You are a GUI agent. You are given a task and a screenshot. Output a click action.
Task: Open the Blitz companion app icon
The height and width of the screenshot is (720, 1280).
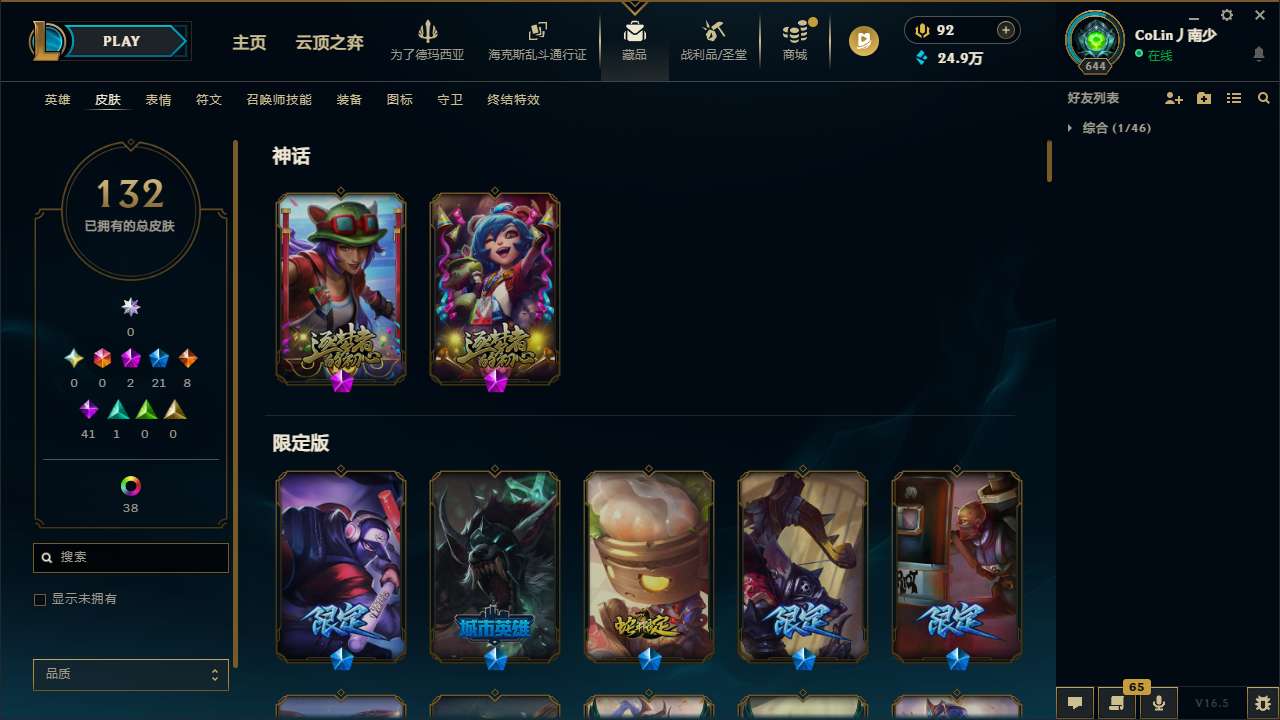tap(862, 41)
